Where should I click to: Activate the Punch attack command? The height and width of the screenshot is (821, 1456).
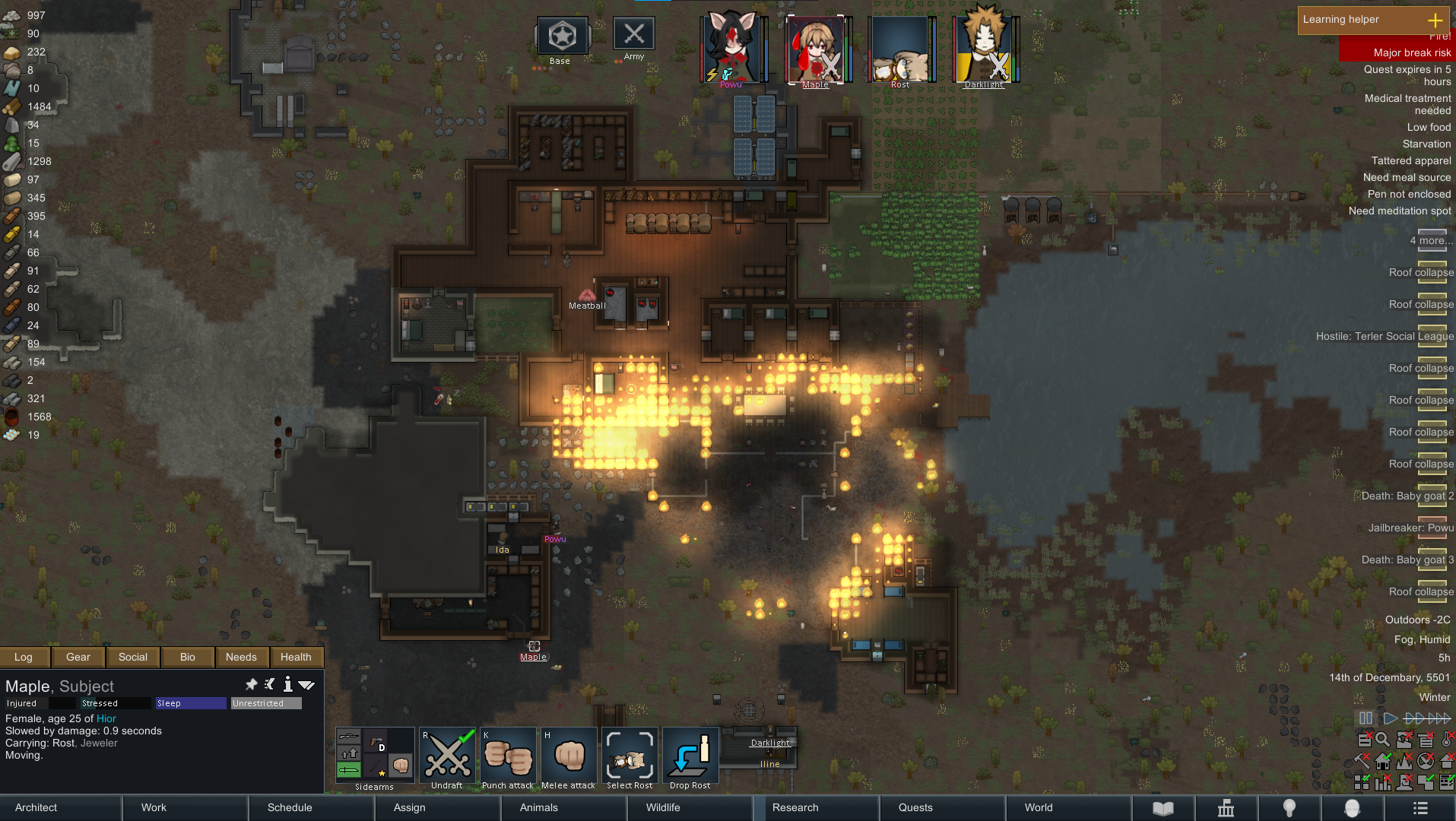[x=508, y=756]
